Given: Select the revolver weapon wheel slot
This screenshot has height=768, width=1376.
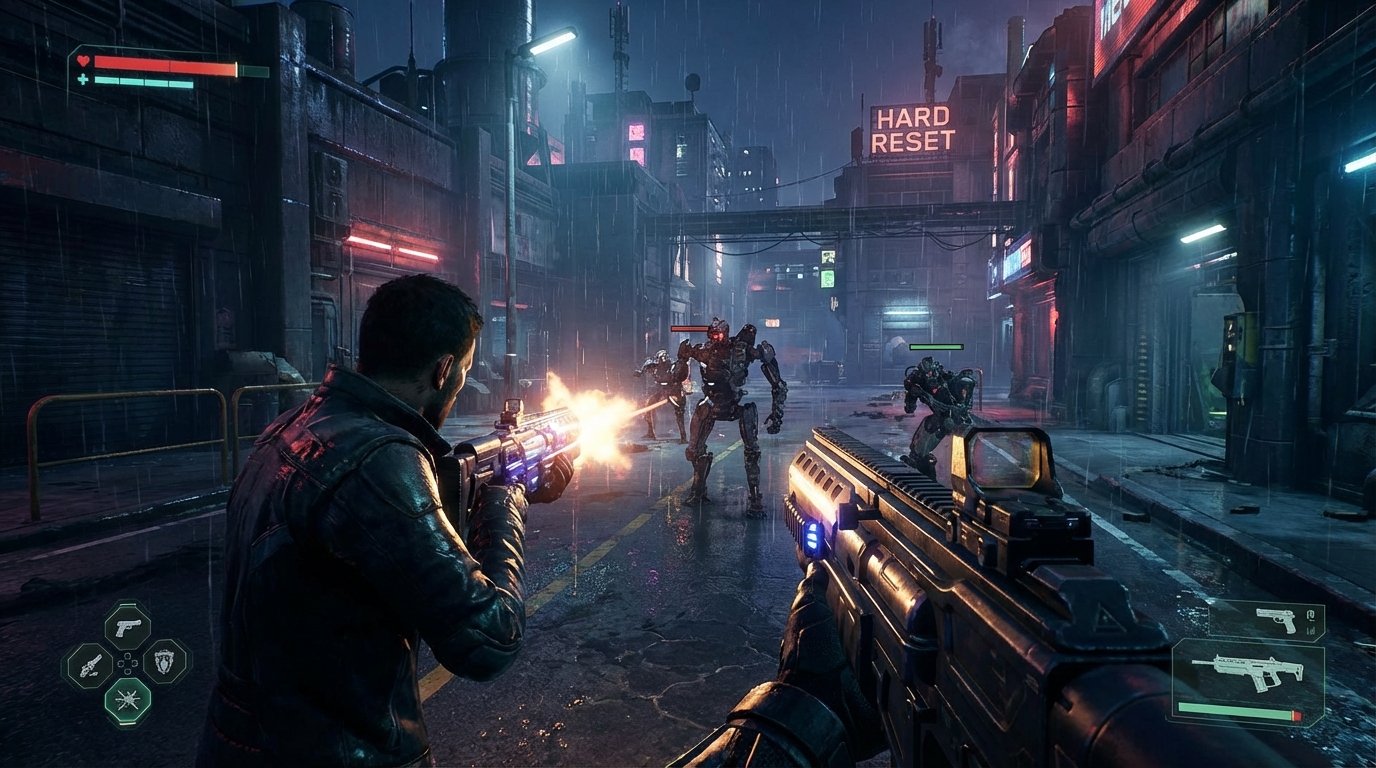Looking at the screenshot, I should [90, 665].
